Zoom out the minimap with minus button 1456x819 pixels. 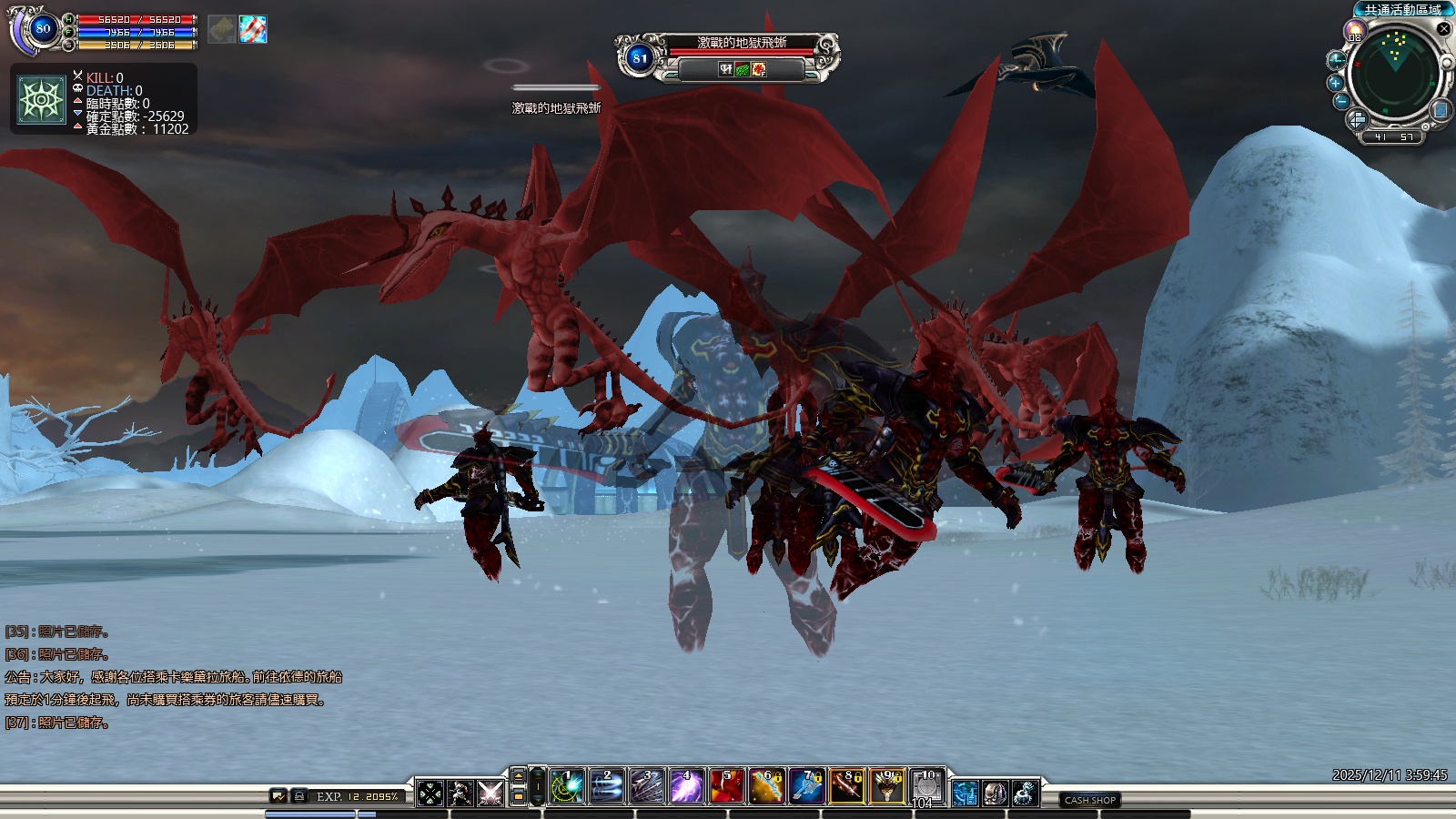[1340, 102]
